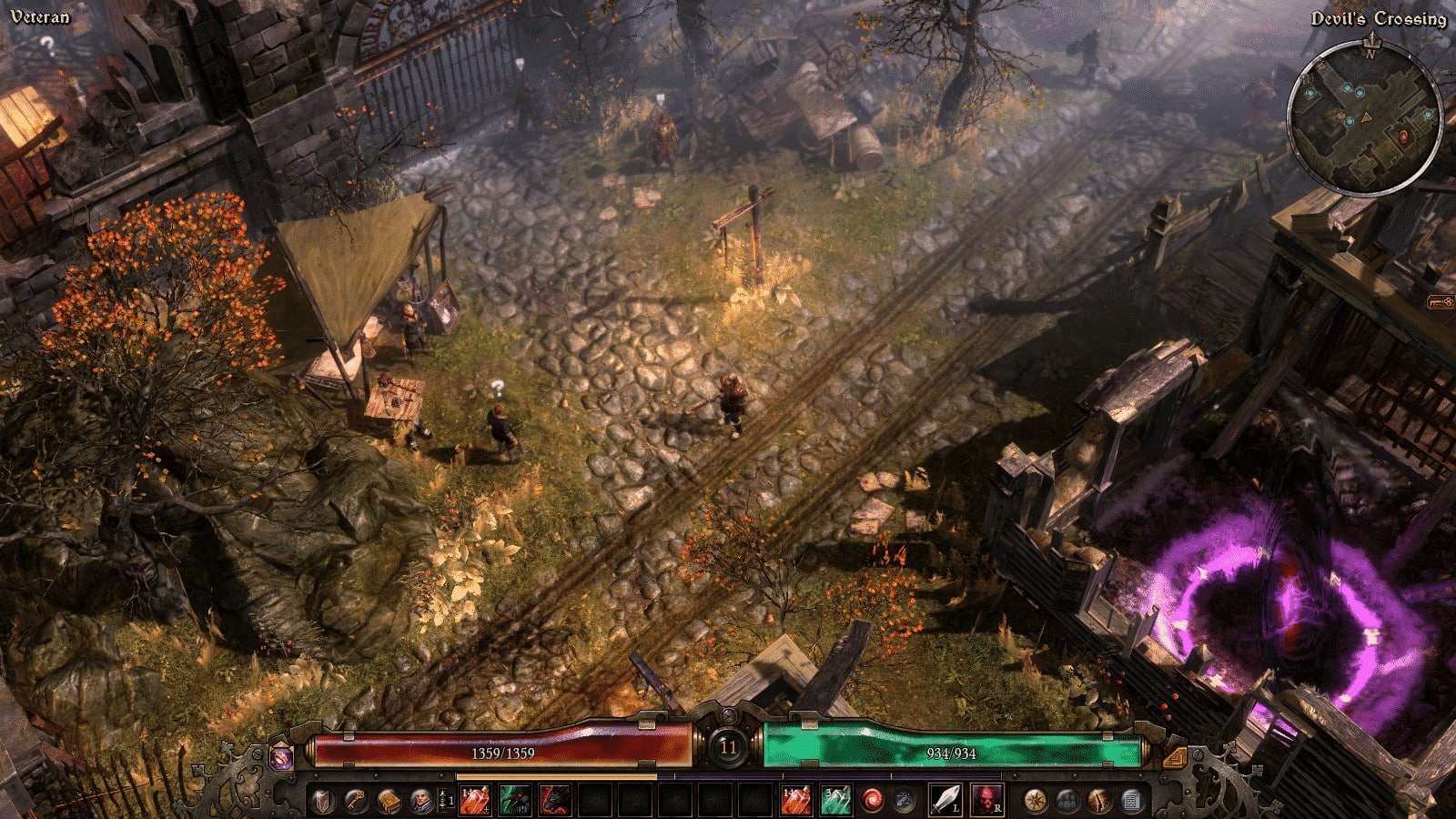
Task: Activate the red swirl portal button
Action: [873, 801]
